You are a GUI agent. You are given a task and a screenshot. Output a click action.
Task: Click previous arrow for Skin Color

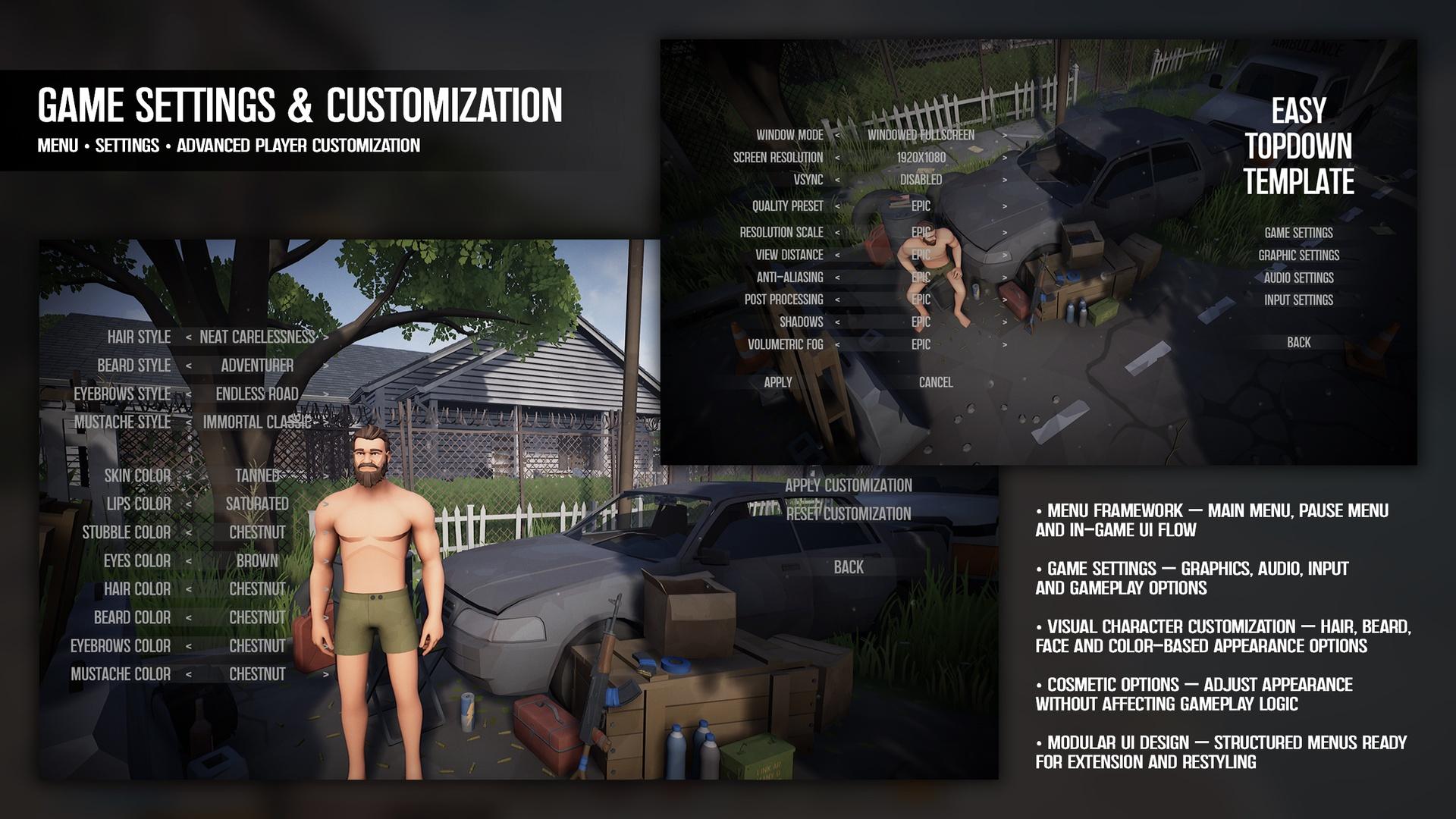pyautogui.click(x=188, y=476)
